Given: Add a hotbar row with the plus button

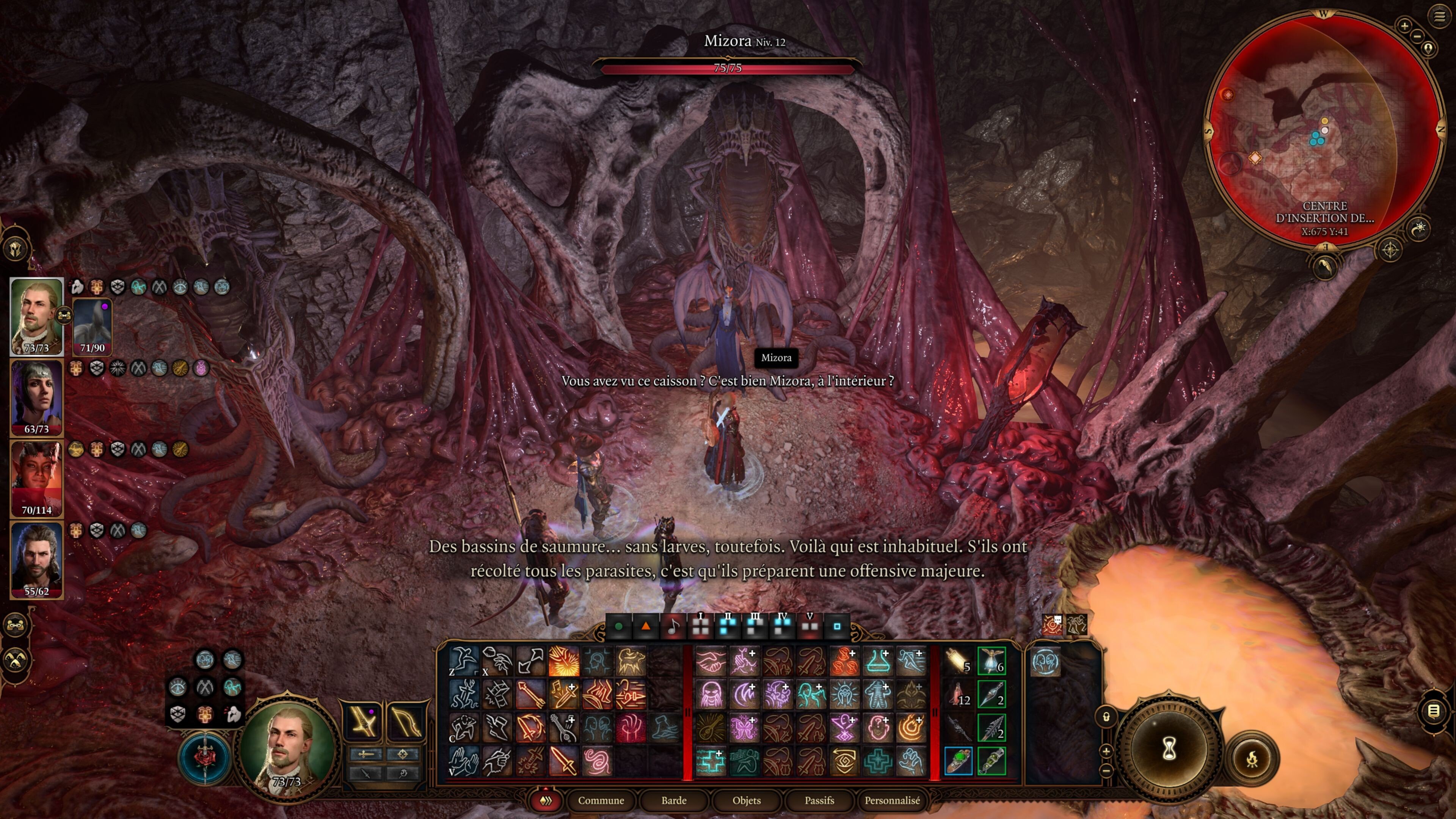Looking at the screenshot, I should (1106, 752).
